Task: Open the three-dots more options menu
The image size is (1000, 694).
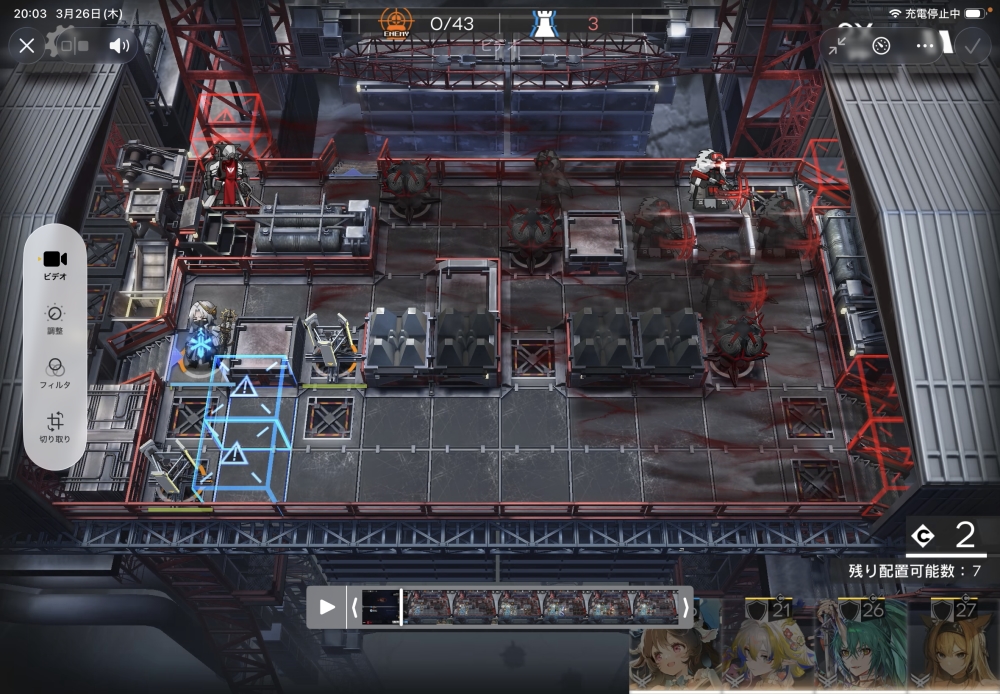Action: click(x=925, y=45)
